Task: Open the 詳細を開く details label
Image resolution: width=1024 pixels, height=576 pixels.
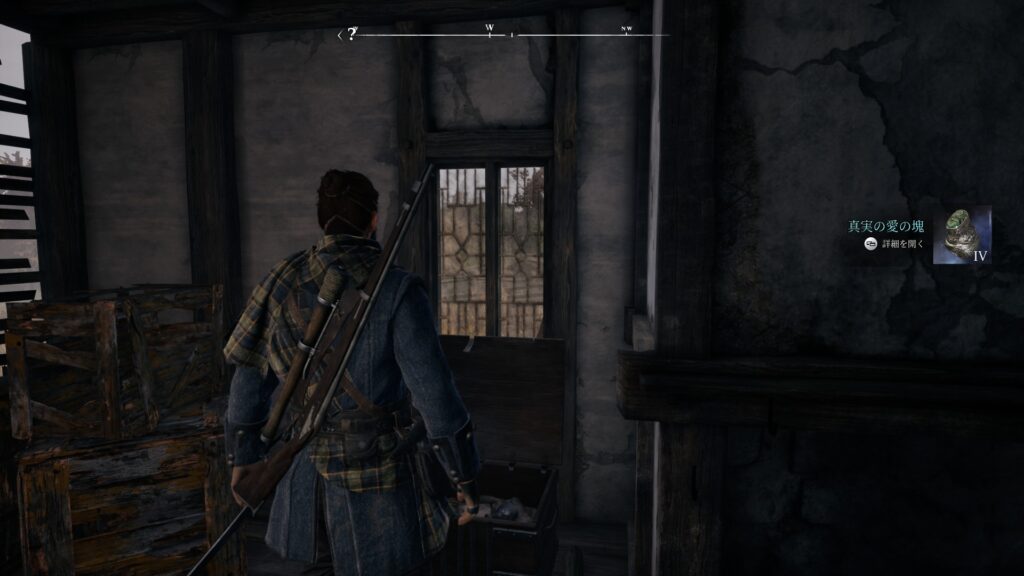Action: click(905, 244)
